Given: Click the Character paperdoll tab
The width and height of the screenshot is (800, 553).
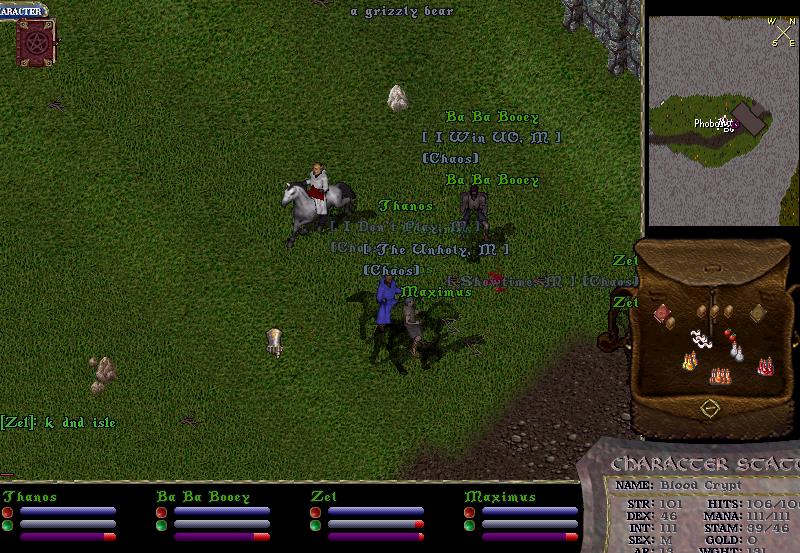Looking at the screenshot, I should coord(22,11).
